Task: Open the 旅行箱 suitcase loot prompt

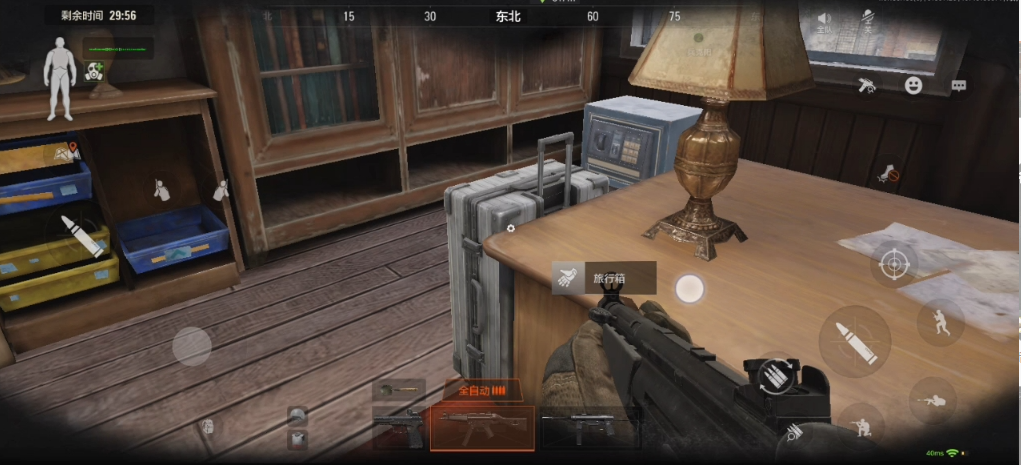Action: click(x=604, y=278)
